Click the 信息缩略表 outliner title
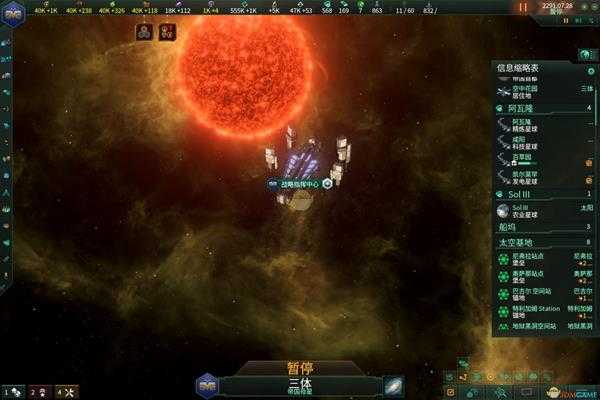This screenshot has height=400, width=600. coord(520,68)
